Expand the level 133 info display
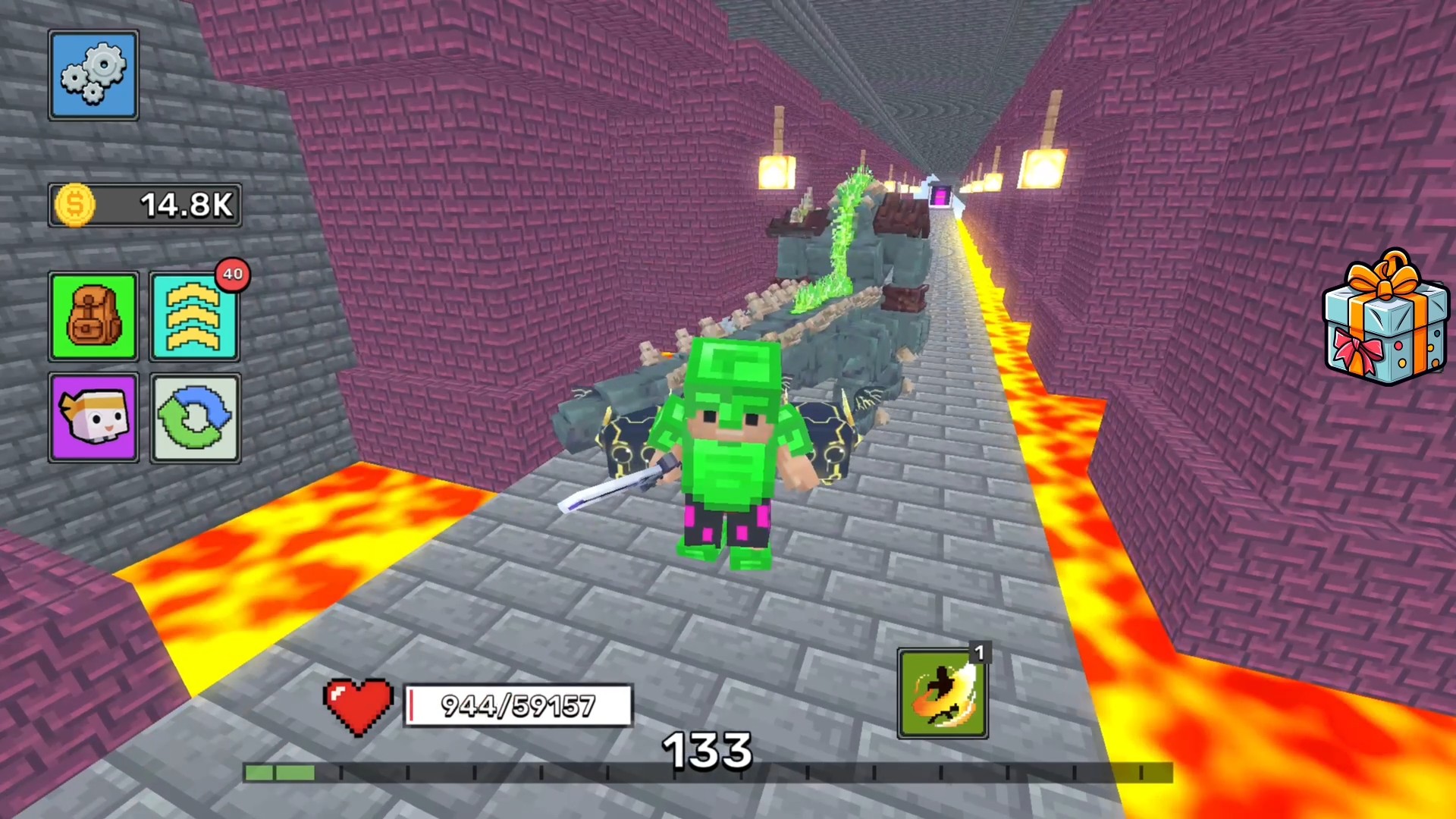The height and width of the screenshot is (819, 1456). click(x=709, y=749)
